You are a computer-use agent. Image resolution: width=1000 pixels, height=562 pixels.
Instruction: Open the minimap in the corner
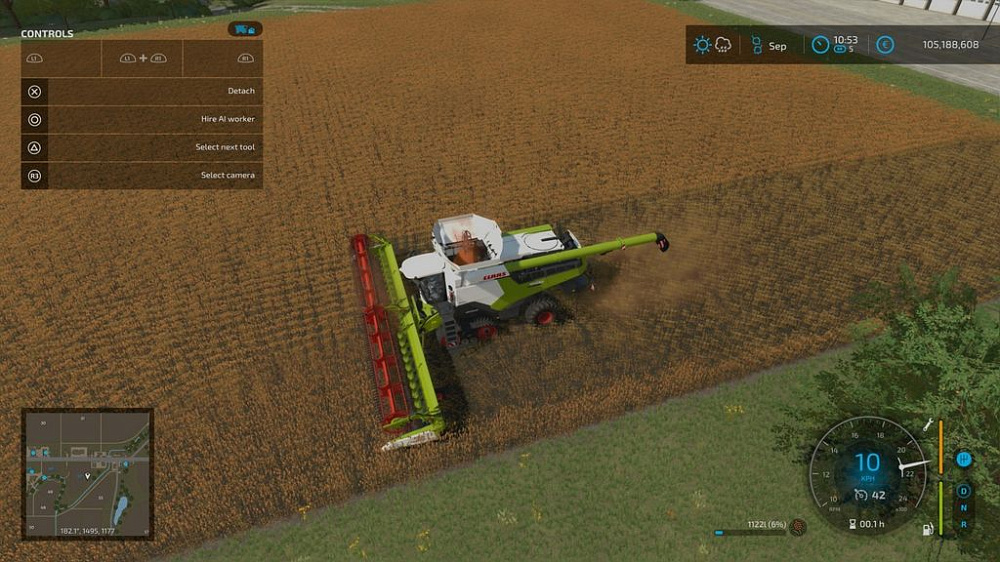point(88,473)
